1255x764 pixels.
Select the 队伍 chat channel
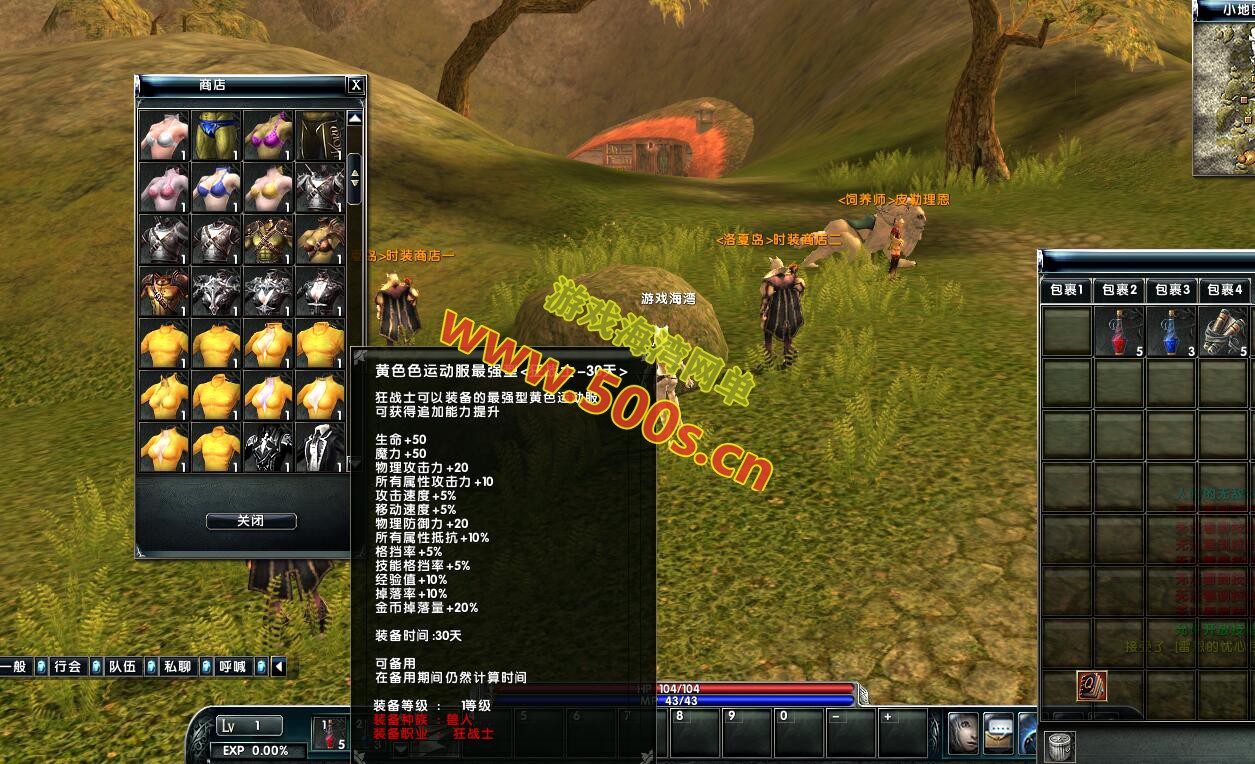(122, 666)
